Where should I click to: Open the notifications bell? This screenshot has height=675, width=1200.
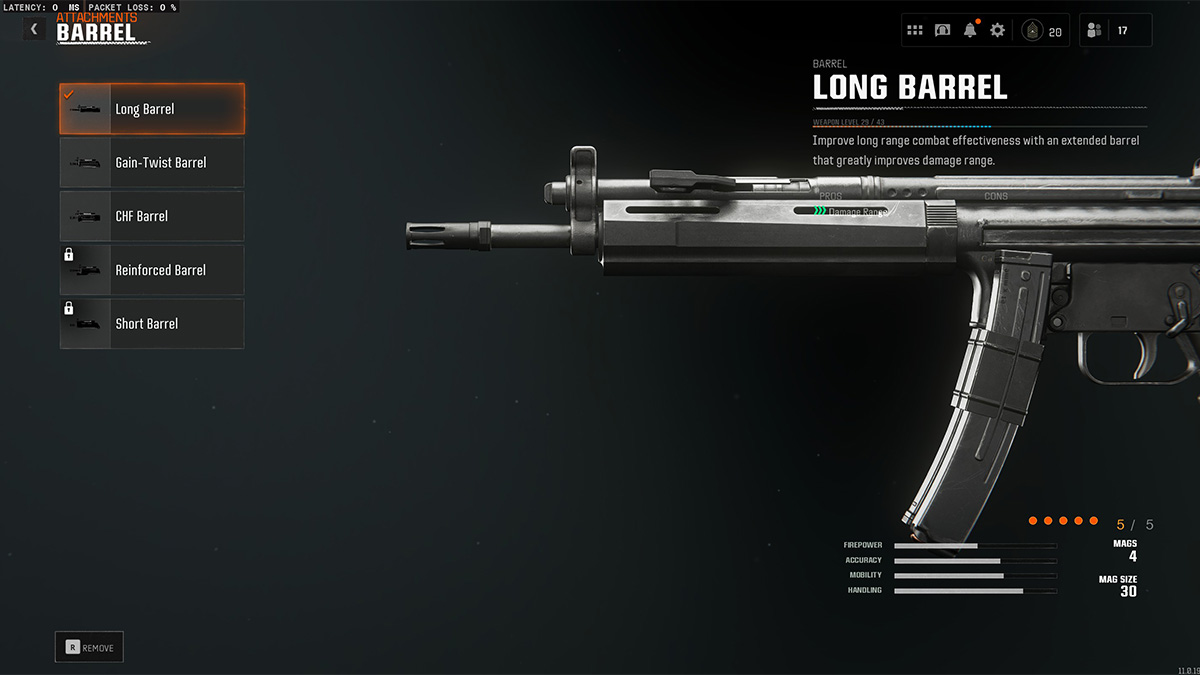[x=970, y=30]
